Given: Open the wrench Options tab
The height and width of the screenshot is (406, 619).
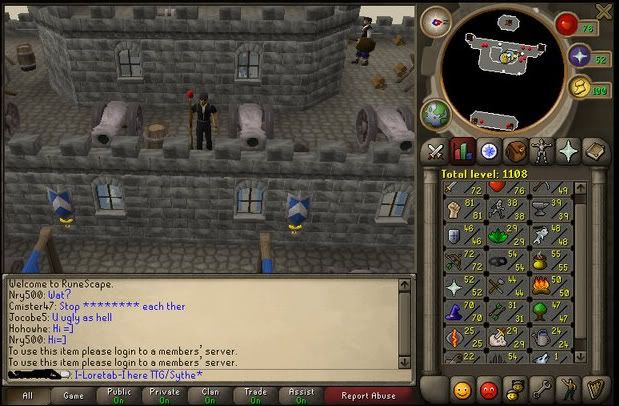Looking at the screenshot, I should (x=541, y=388).
